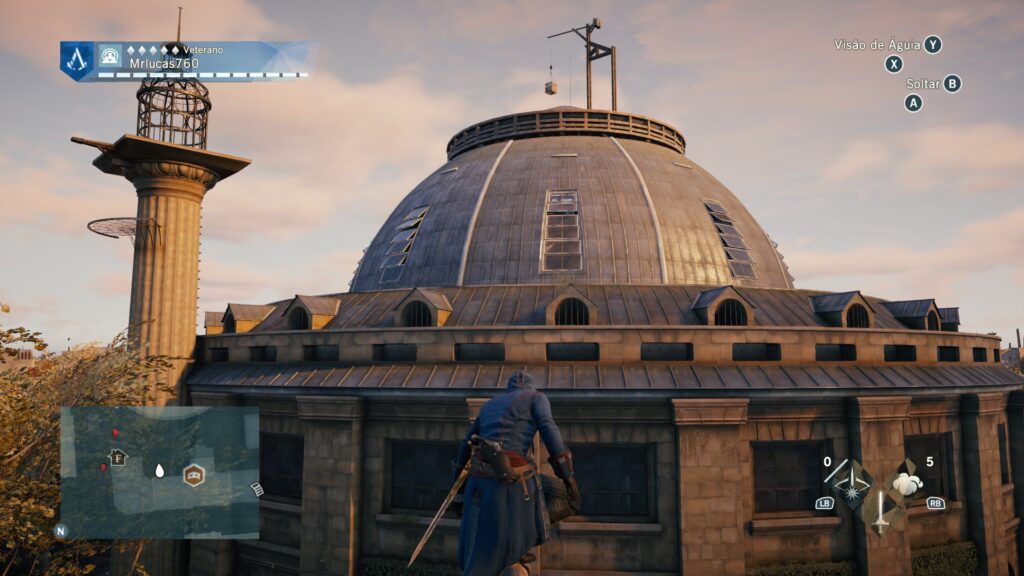The image size is (1024, 576).
Task: Pick the sword melee weapon slot
Action: click(x=880, y=510)
